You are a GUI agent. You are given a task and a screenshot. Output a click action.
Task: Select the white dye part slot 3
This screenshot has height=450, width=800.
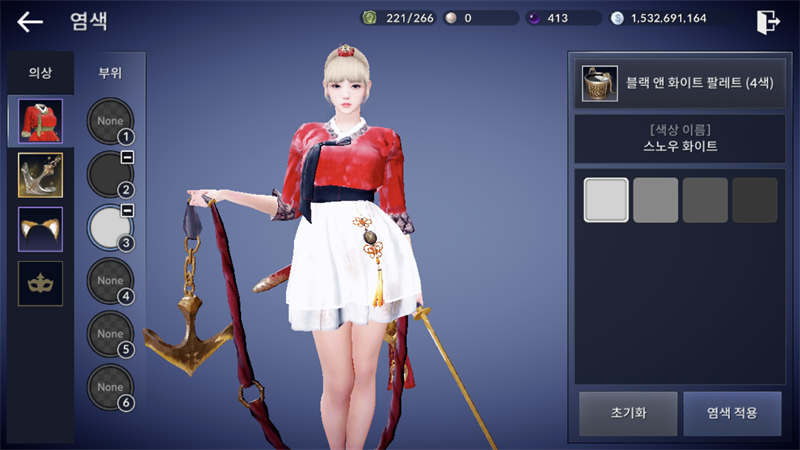[110, 227]
